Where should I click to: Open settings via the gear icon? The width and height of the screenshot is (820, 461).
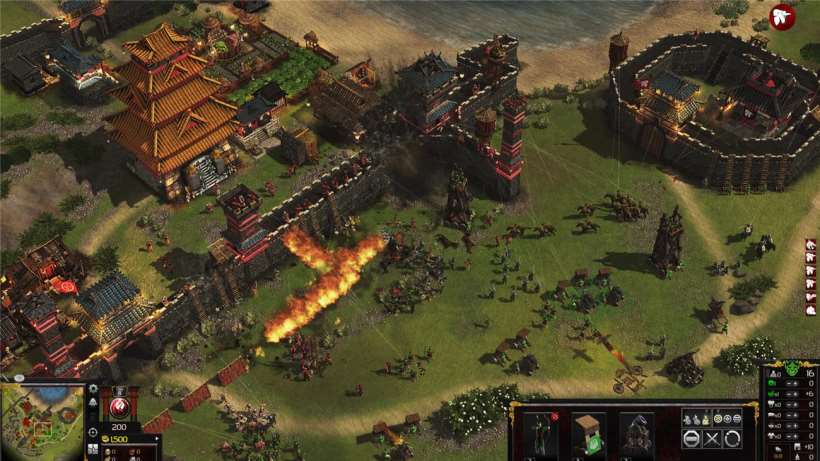93,388
